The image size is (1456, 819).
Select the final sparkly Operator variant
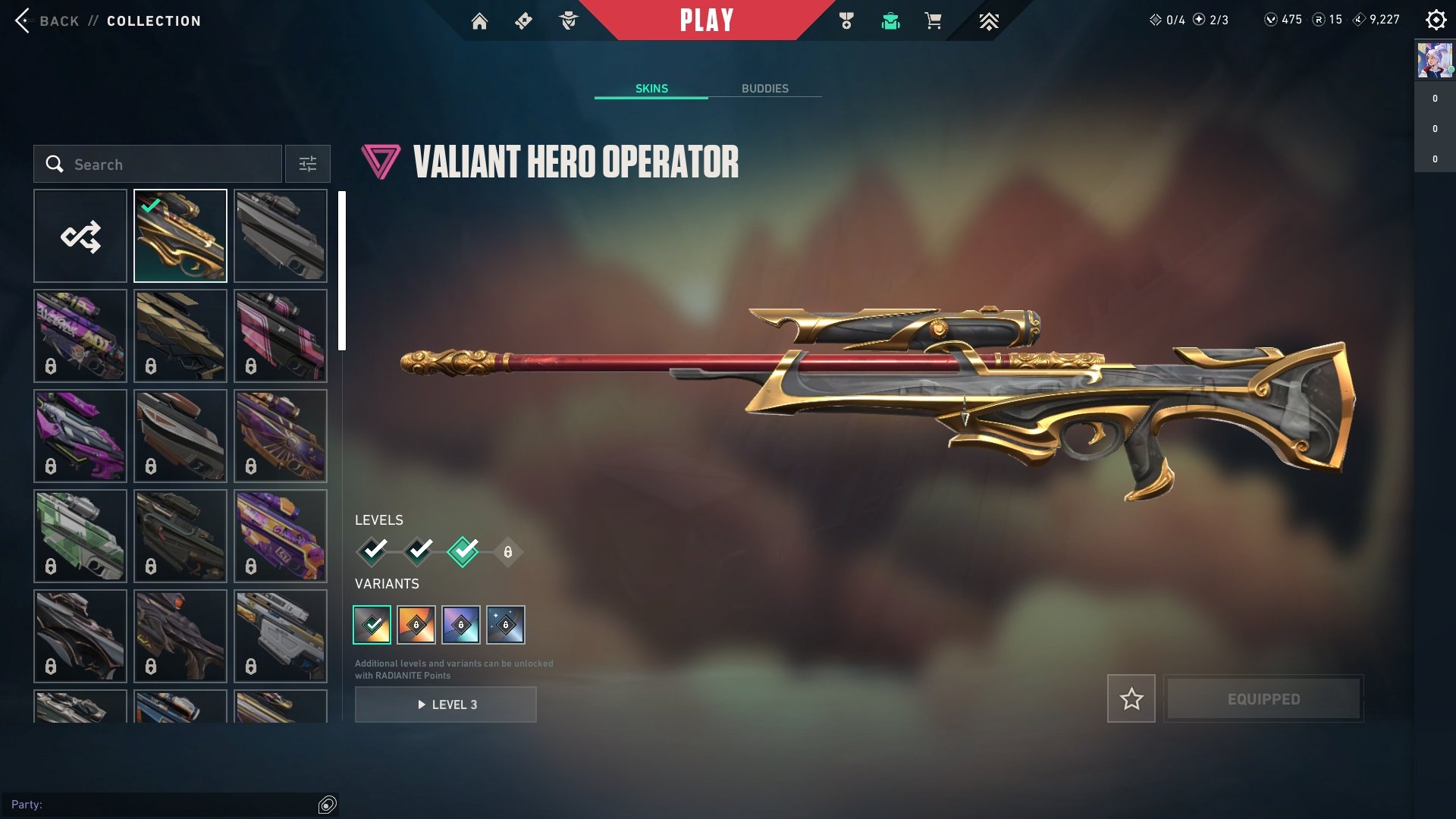504,625
